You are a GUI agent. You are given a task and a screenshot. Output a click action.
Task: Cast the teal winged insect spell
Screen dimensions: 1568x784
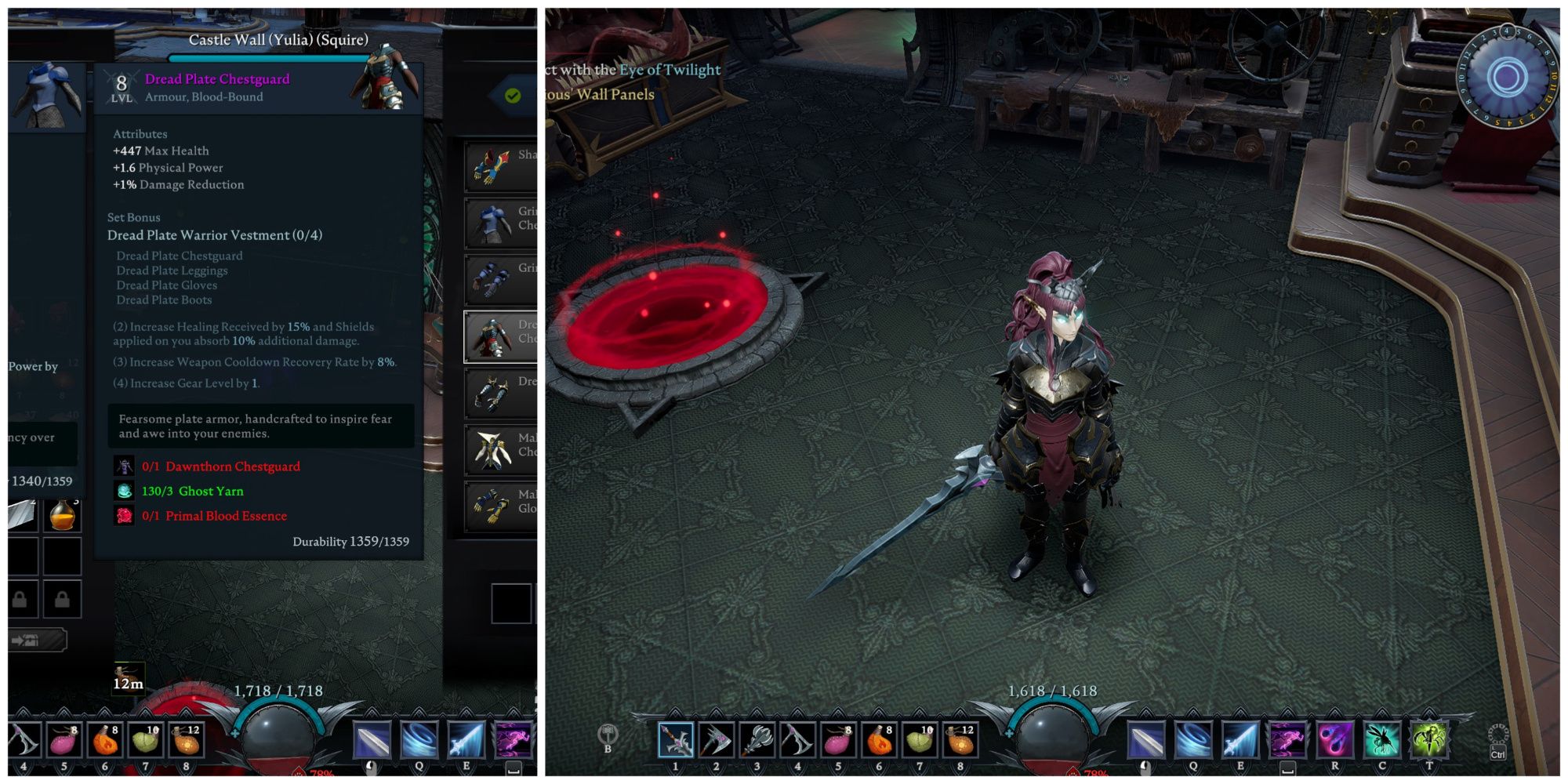click(x=1381, y=740)
